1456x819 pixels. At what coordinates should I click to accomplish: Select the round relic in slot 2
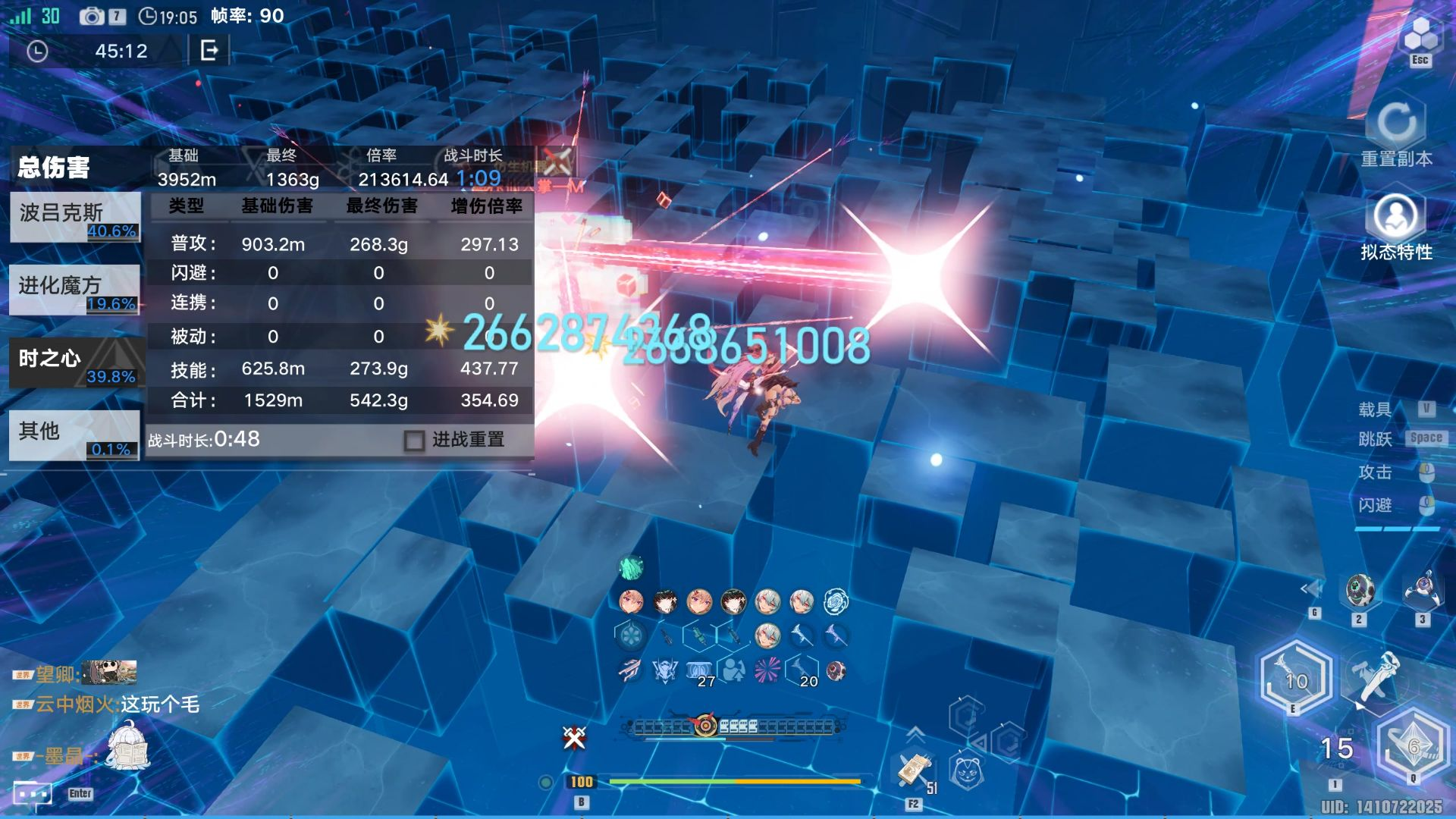[x=1359, y=591]
